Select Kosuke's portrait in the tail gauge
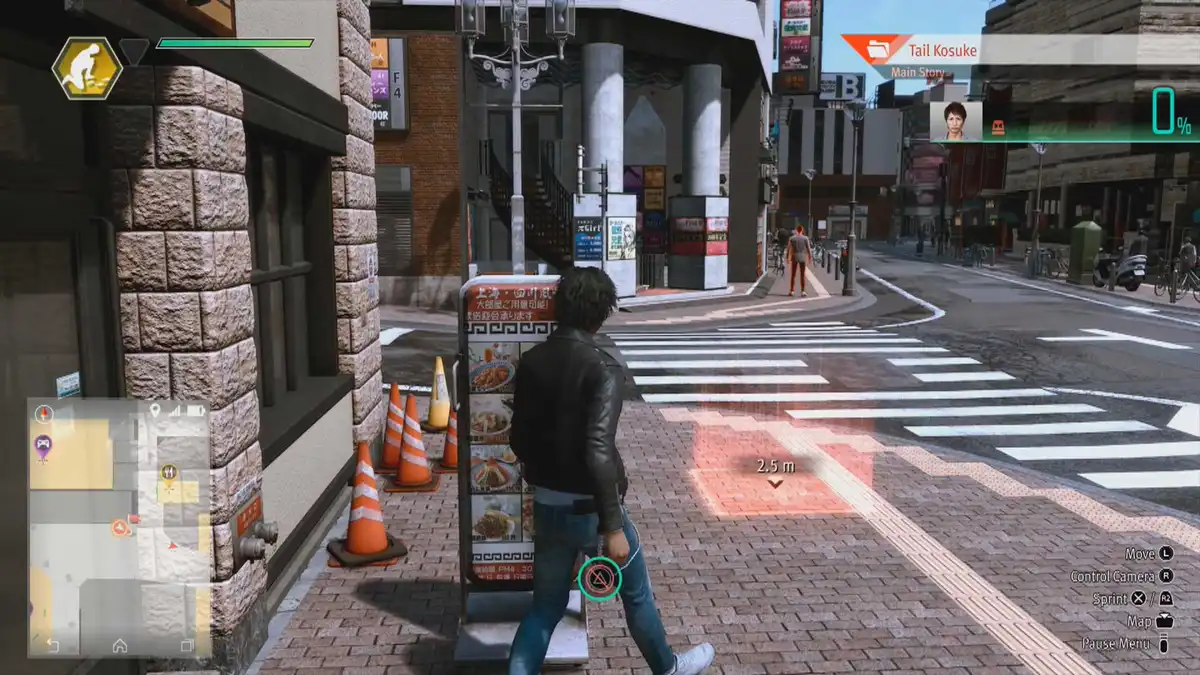 956,121
